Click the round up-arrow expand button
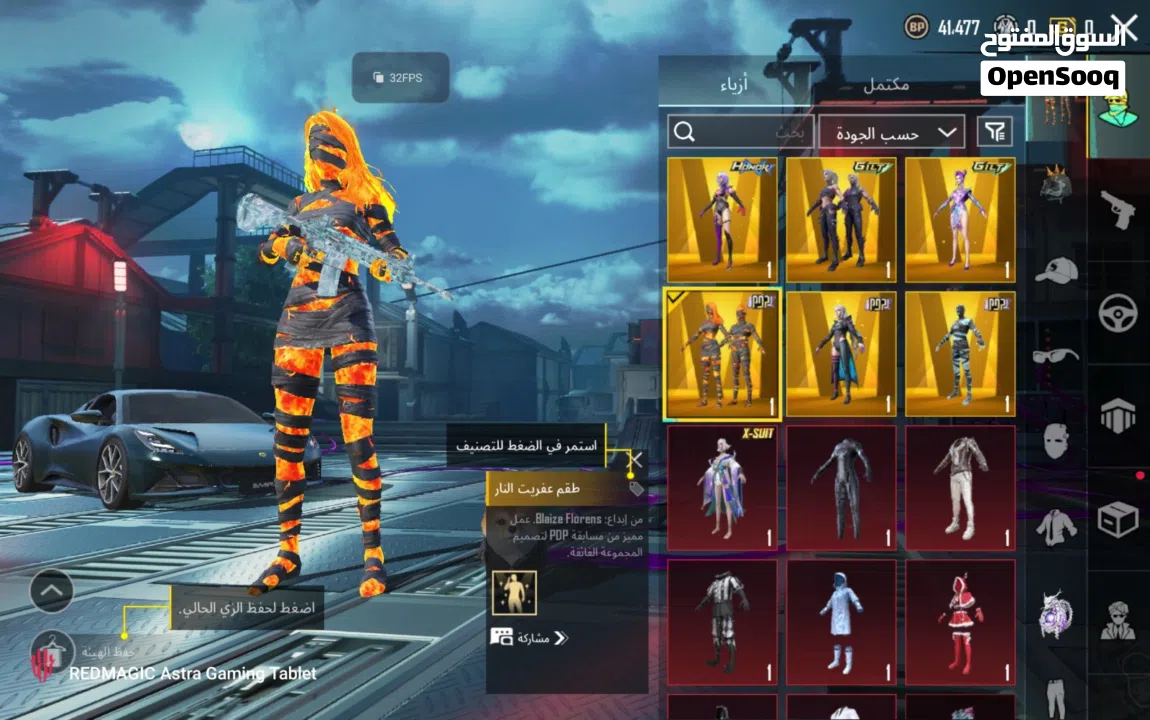The width and height of the screenshot is (1150, 720). [52, 591]
